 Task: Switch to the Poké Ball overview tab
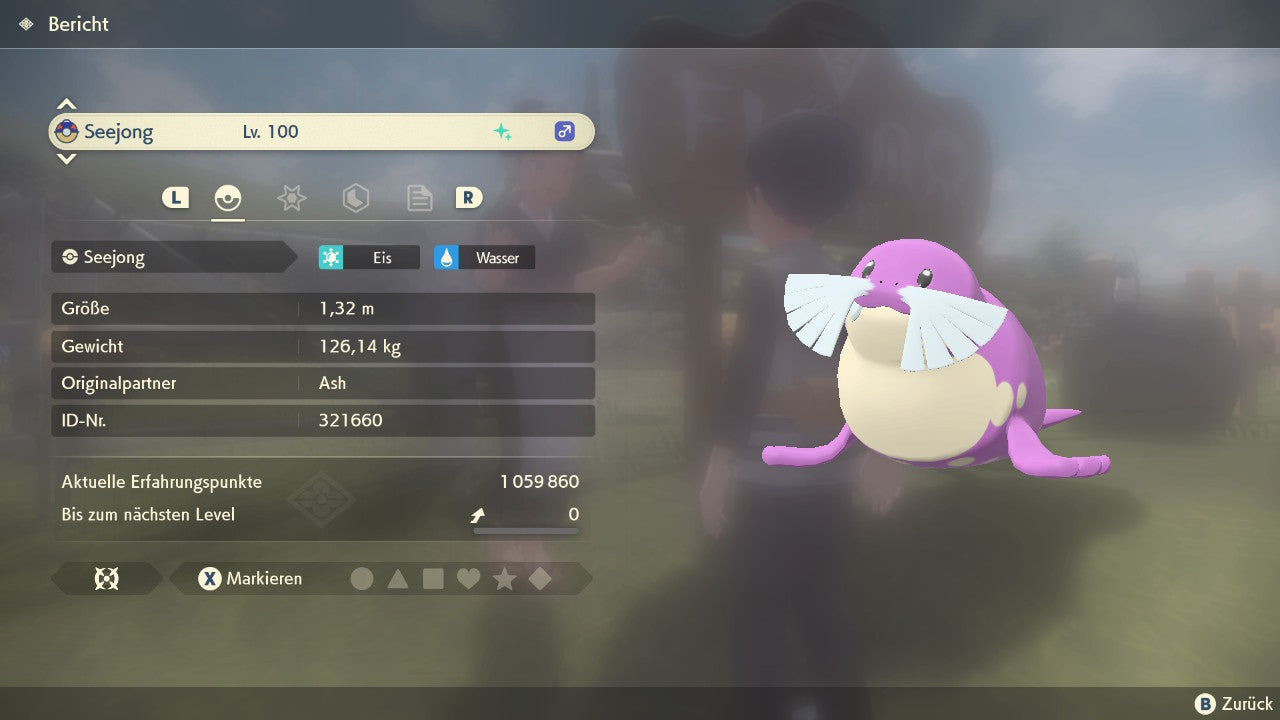pyautogui.click(x=228, y=198)
